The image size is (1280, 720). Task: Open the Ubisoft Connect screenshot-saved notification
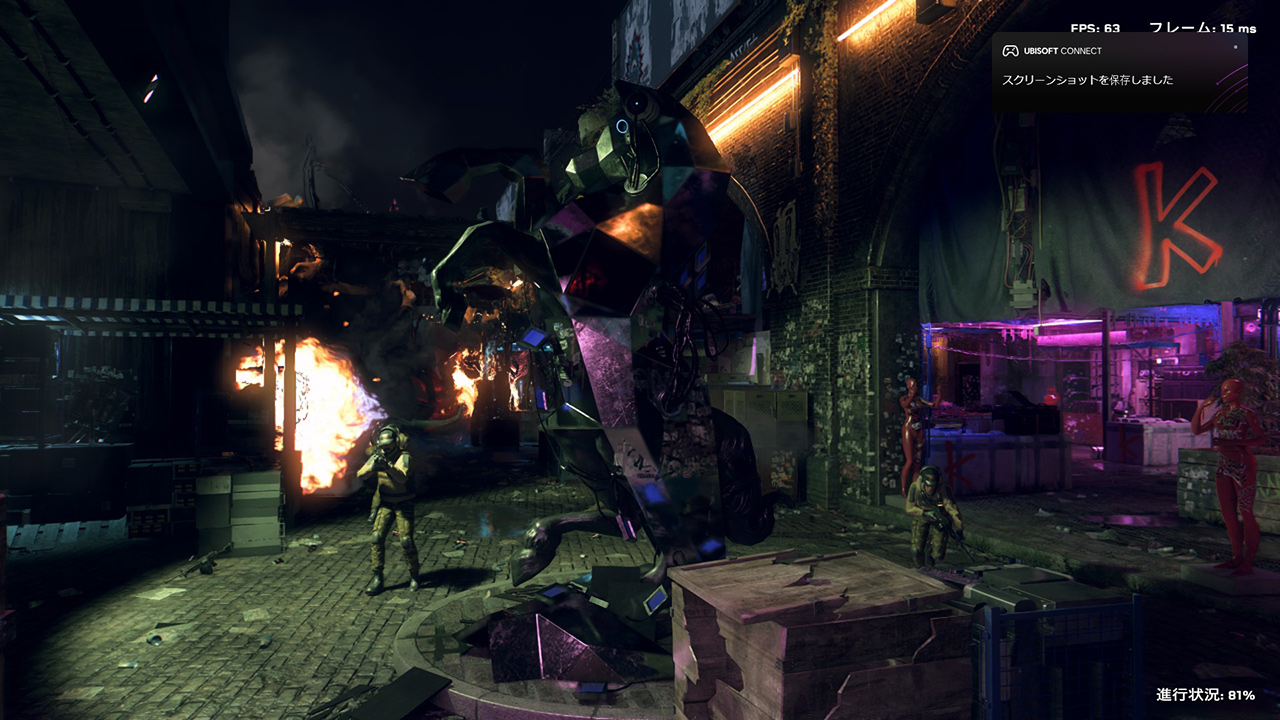1118,72
